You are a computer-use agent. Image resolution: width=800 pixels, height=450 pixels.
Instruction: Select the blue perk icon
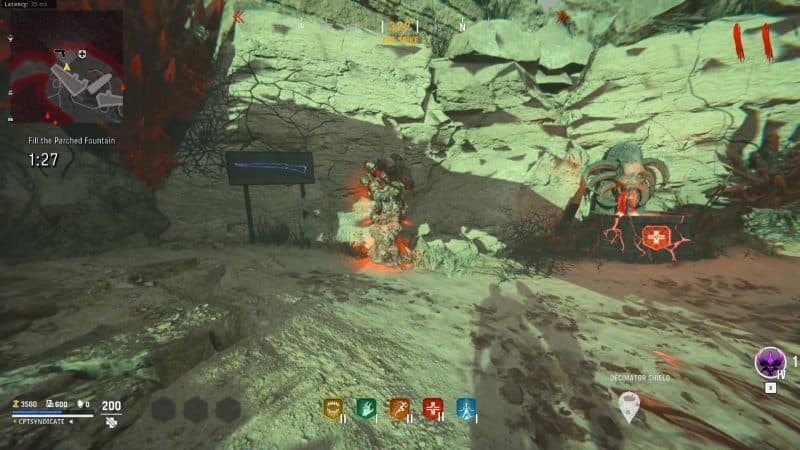(465, 408)
